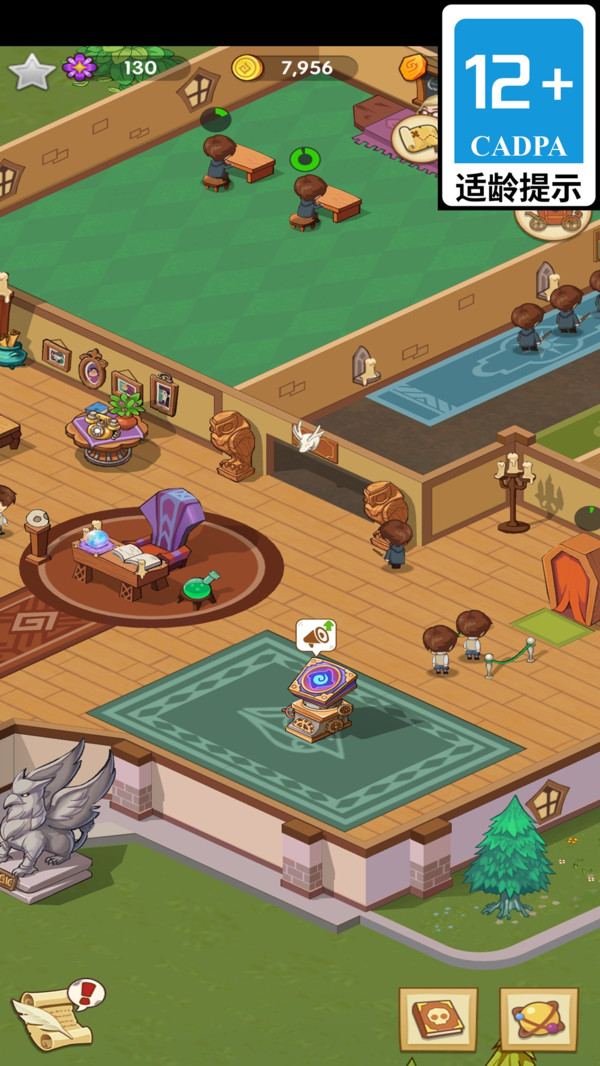This screenshot has height=1066, width=600.
Task: Tap the purple flower currency icon
Action: (79, 68)
